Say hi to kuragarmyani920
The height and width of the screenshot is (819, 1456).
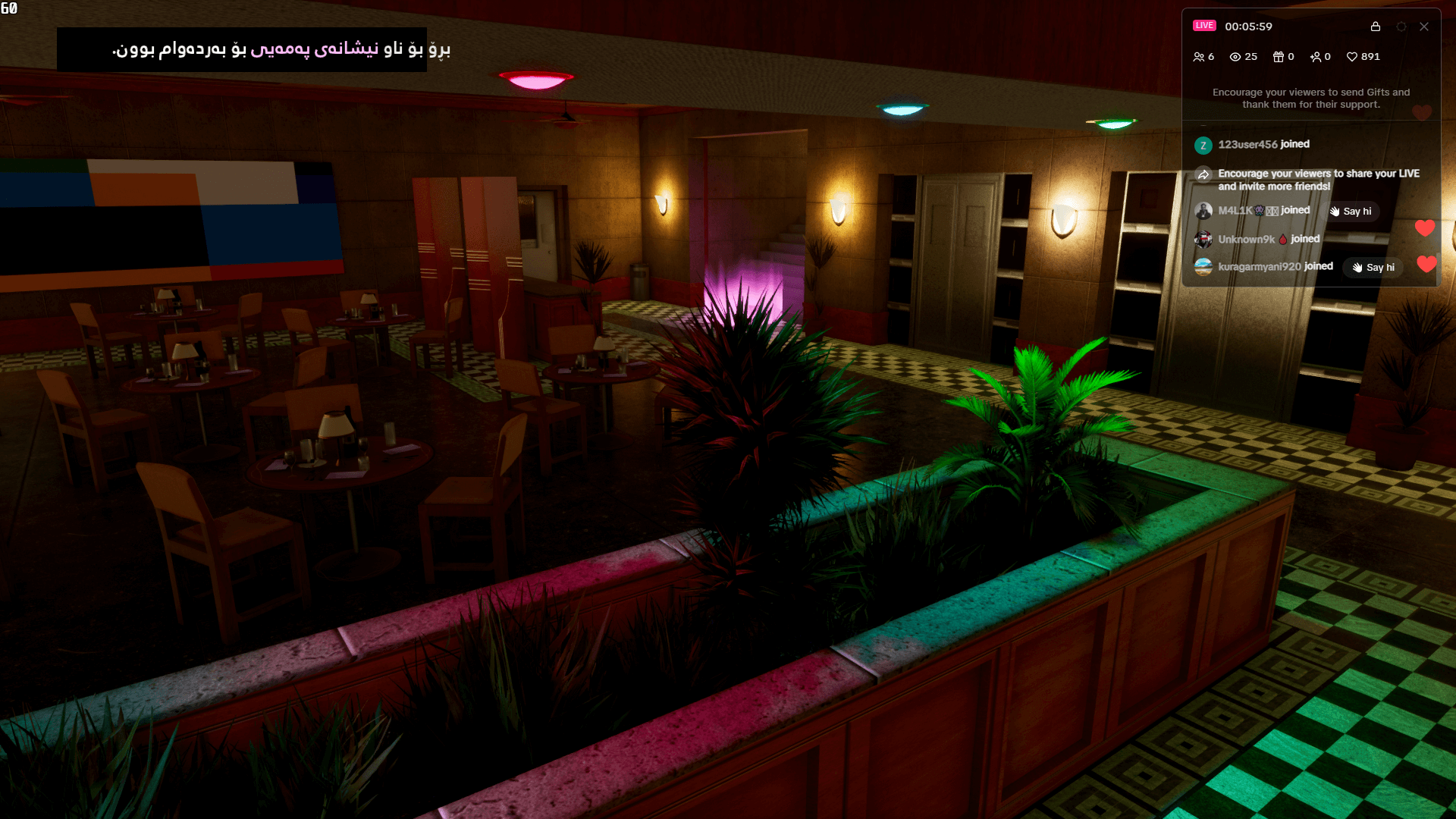pyautogui.click(x=1373, y=267)
